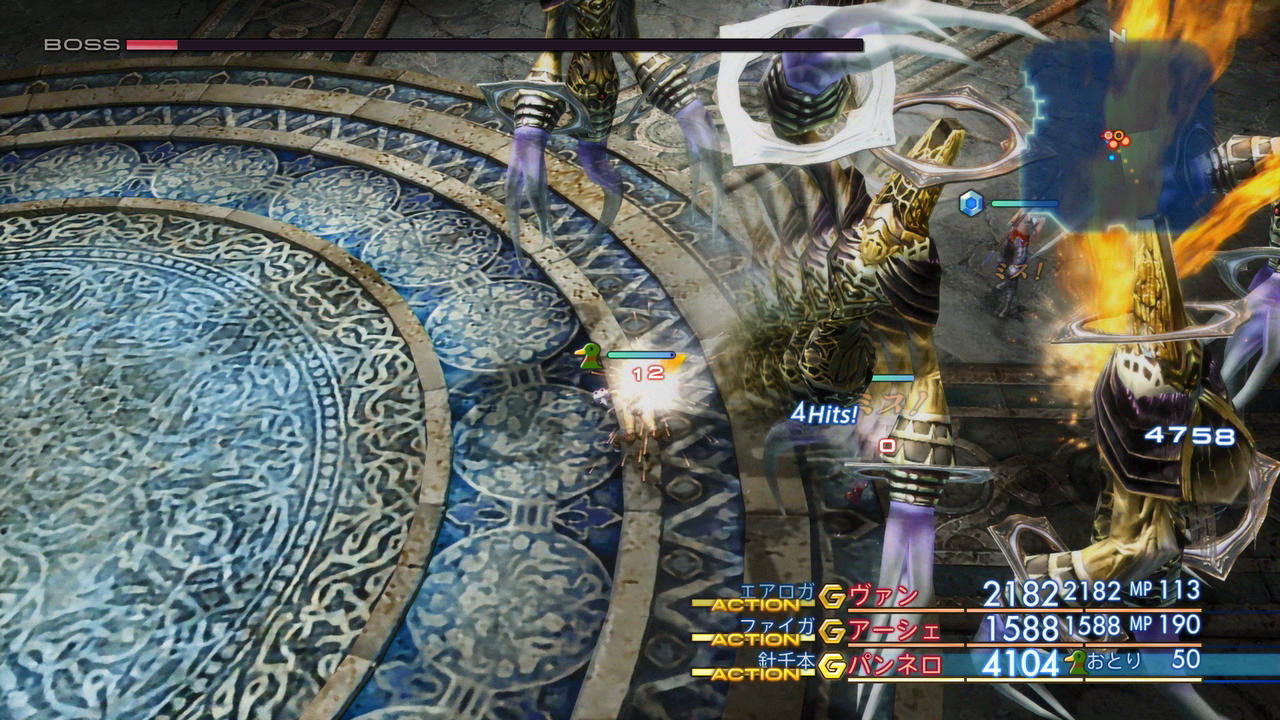Select party member ヴァン in the party list
This screenshot has height=720, width=1280.
(883, 596)
